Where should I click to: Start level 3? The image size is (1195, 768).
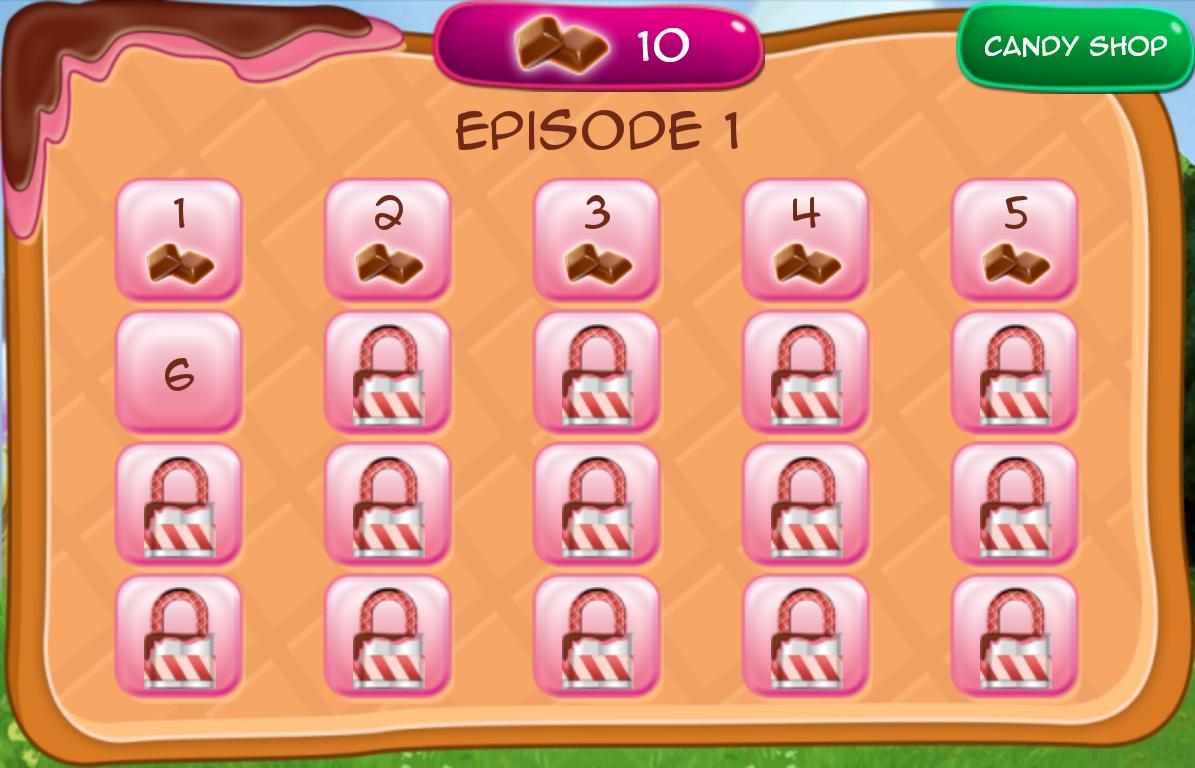(x=597, y=240)
